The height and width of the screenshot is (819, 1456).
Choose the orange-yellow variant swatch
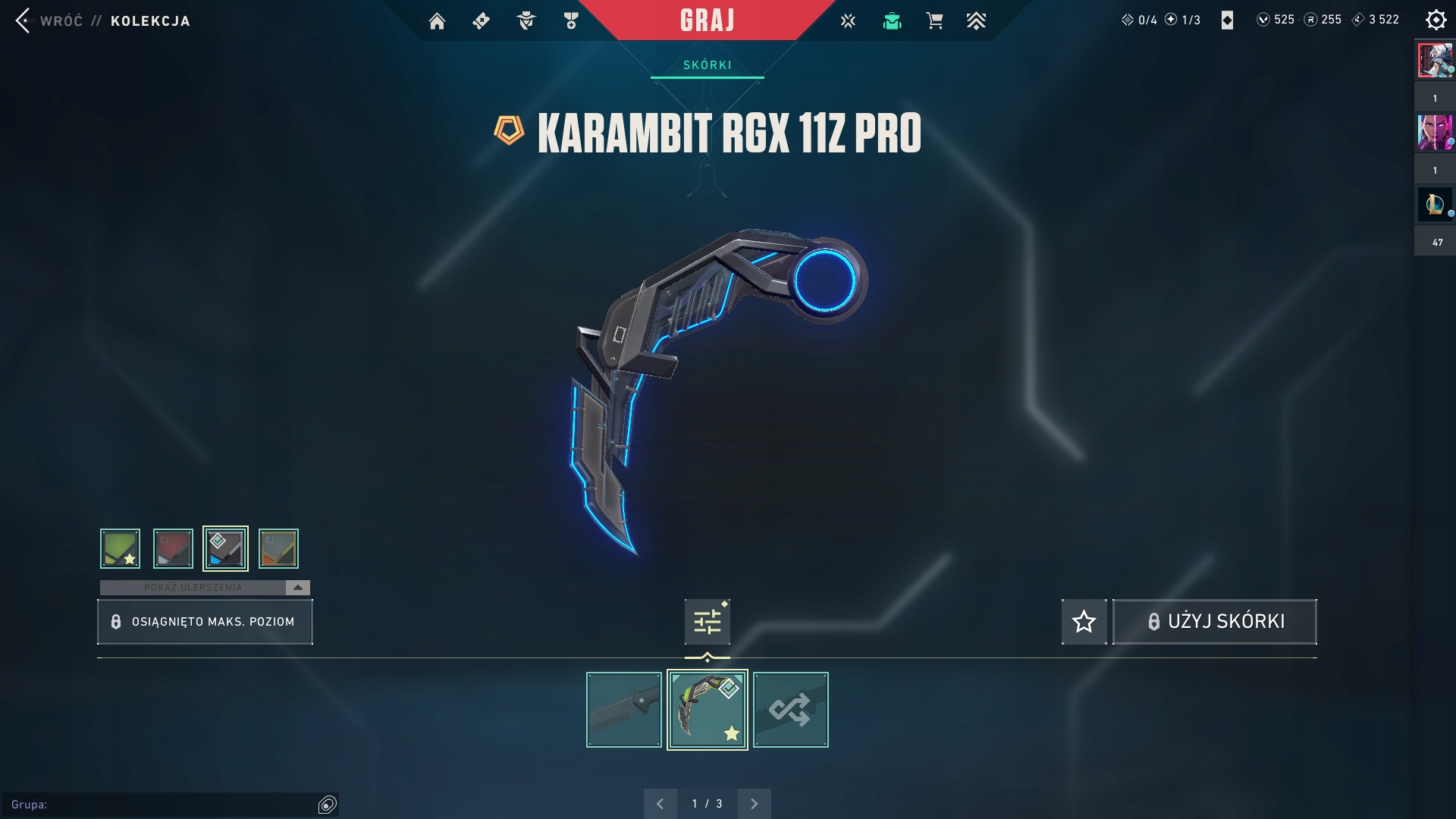[278, 548]
